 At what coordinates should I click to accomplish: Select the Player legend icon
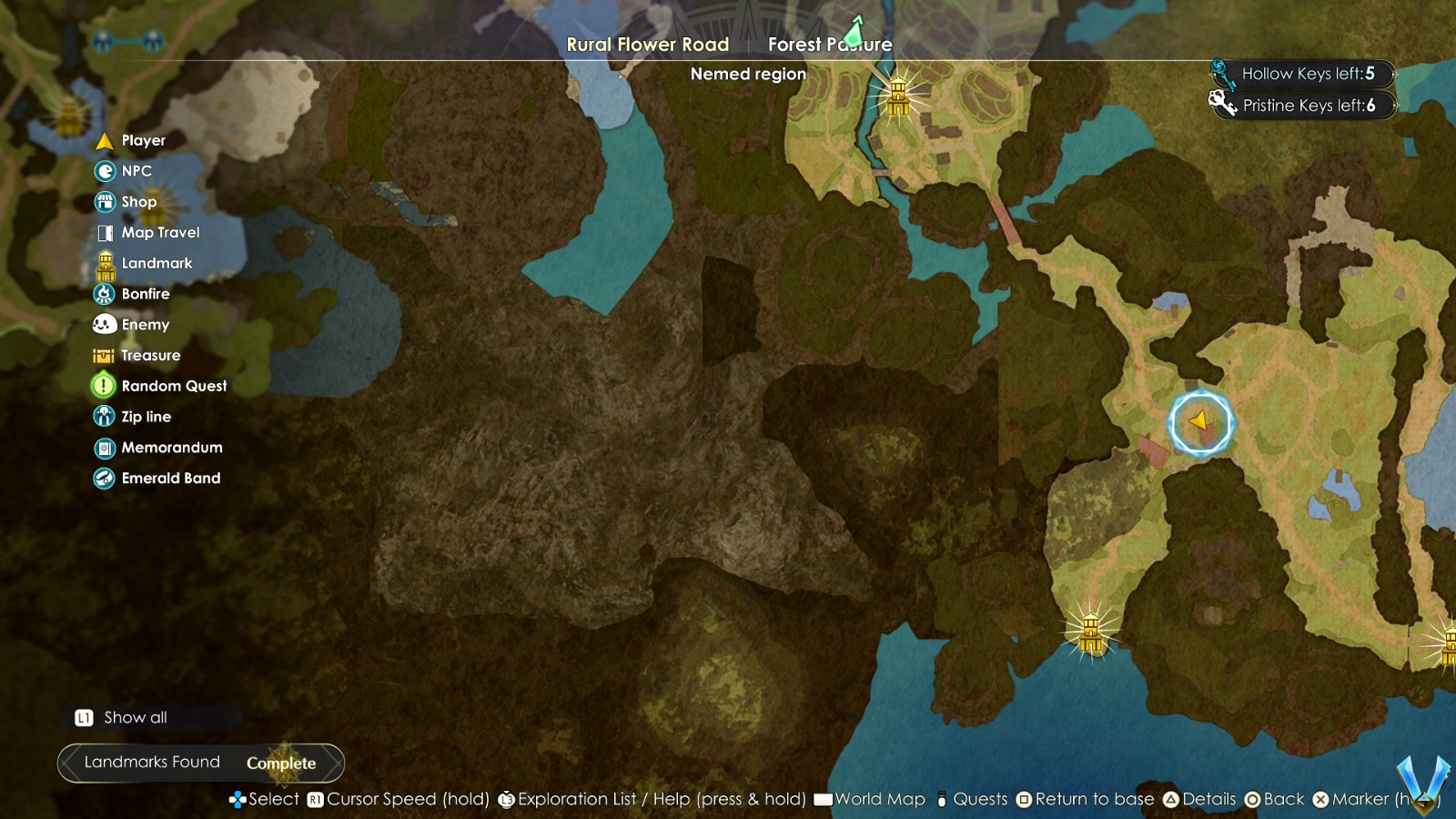point(105,140)
